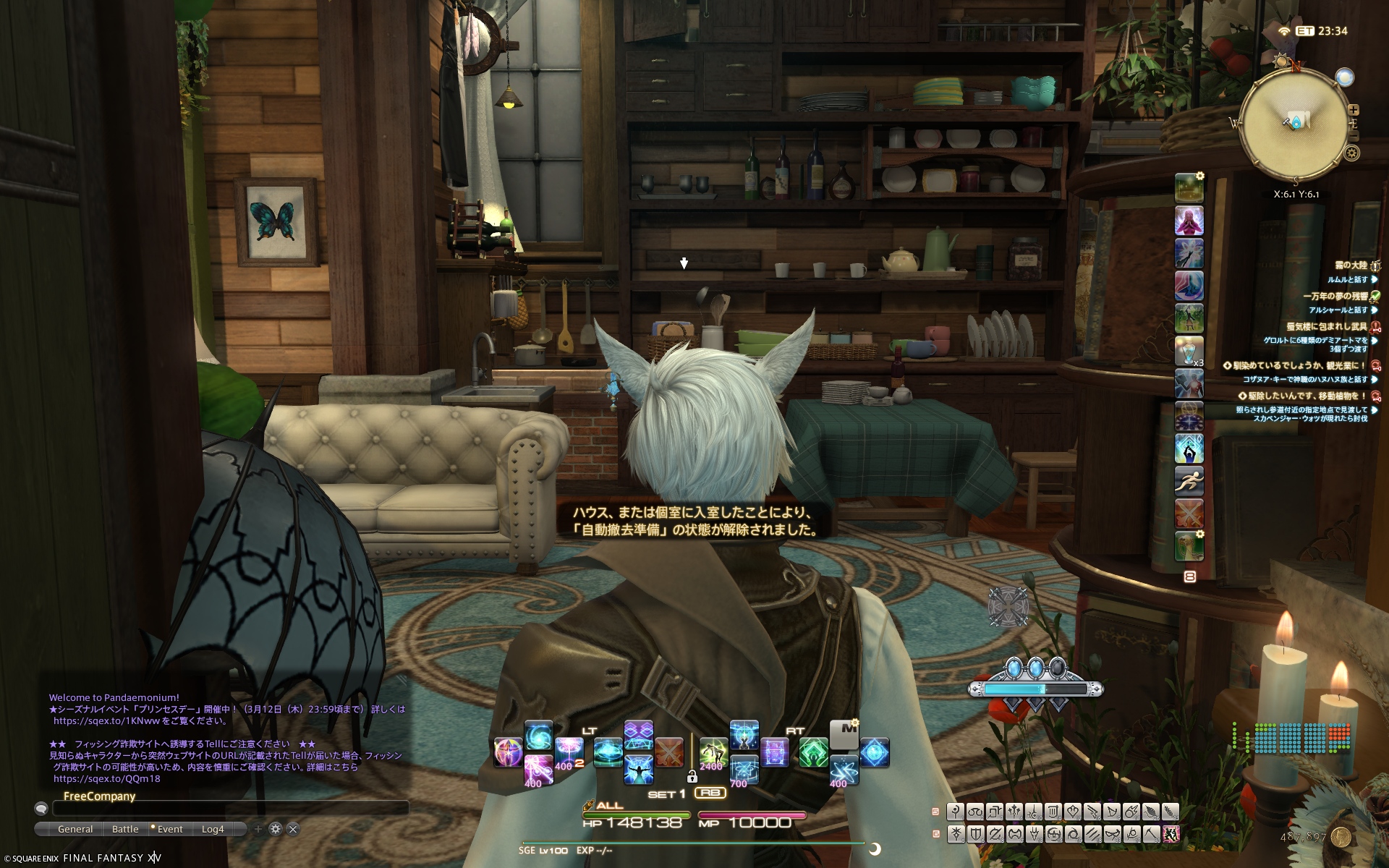Open chat log settings gear
1389x868 pixels.
[275, 829]
